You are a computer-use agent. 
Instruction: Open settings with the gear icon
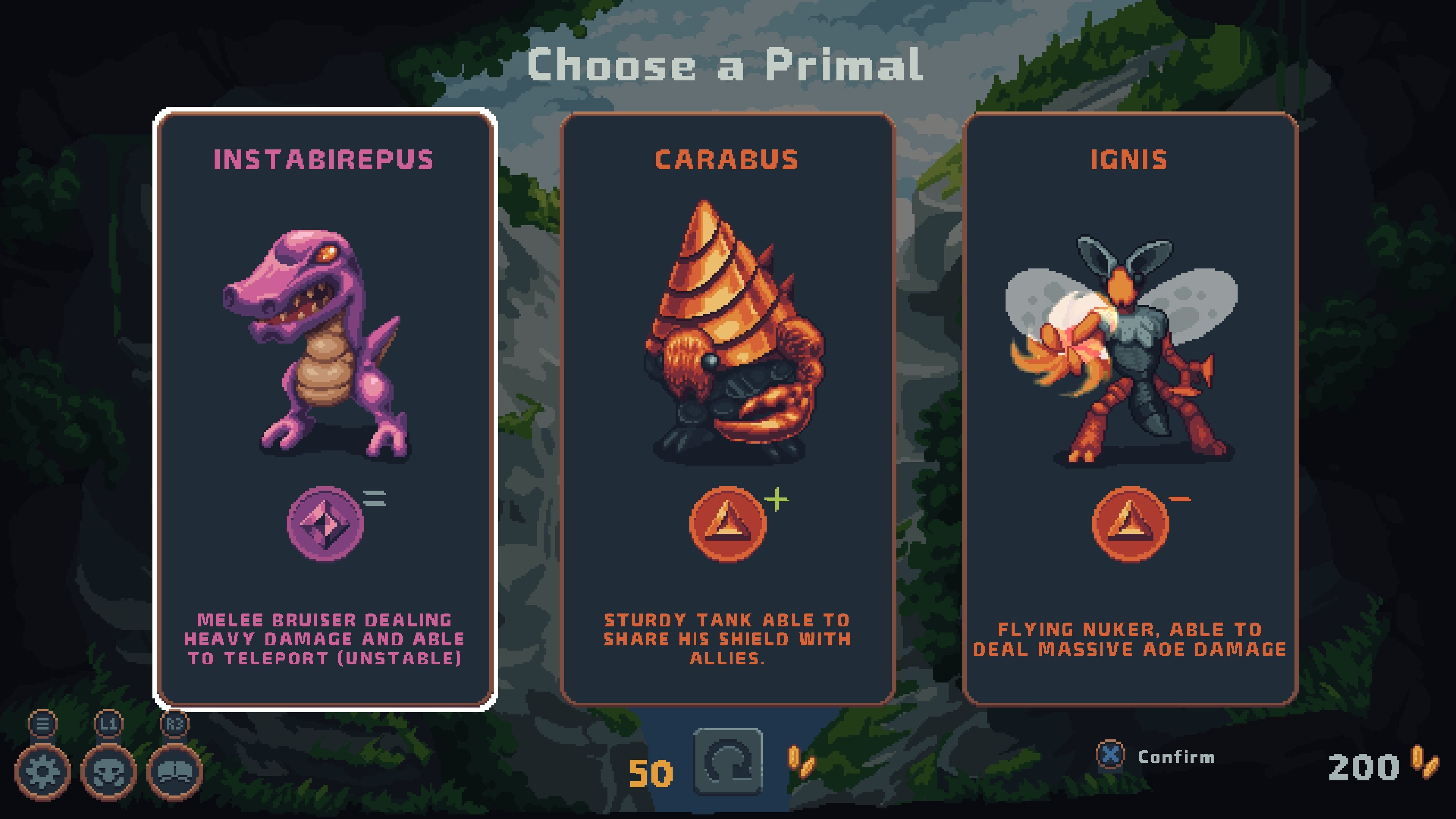tap(43, 772)
